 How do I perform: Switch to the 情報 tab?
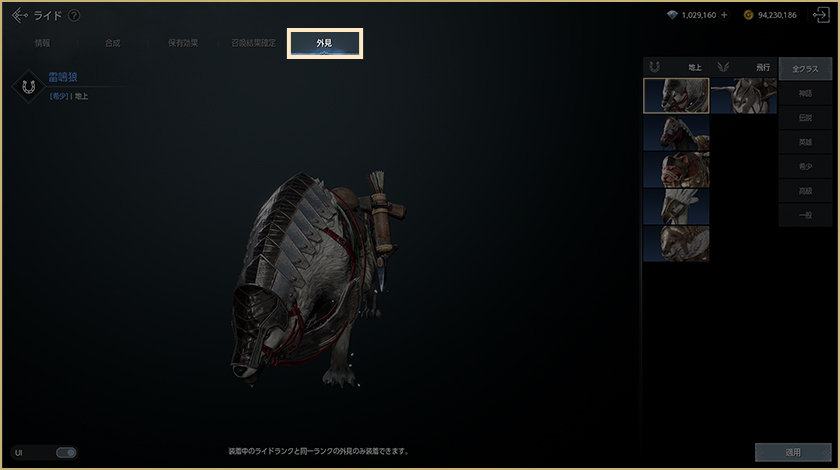point(43,44)
